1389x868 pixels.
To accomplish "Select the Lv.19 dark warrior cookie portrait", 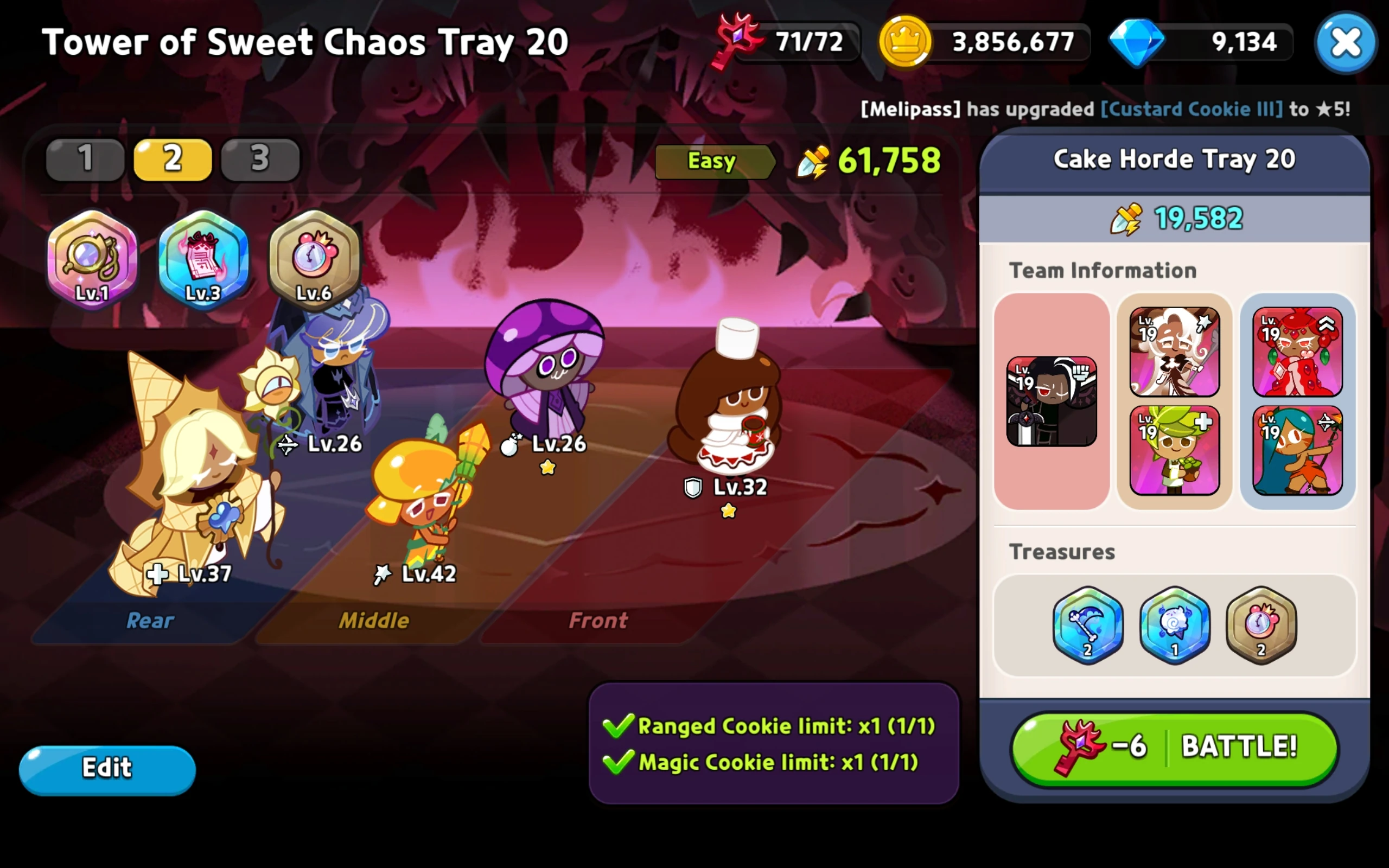I will point(1052,402).
